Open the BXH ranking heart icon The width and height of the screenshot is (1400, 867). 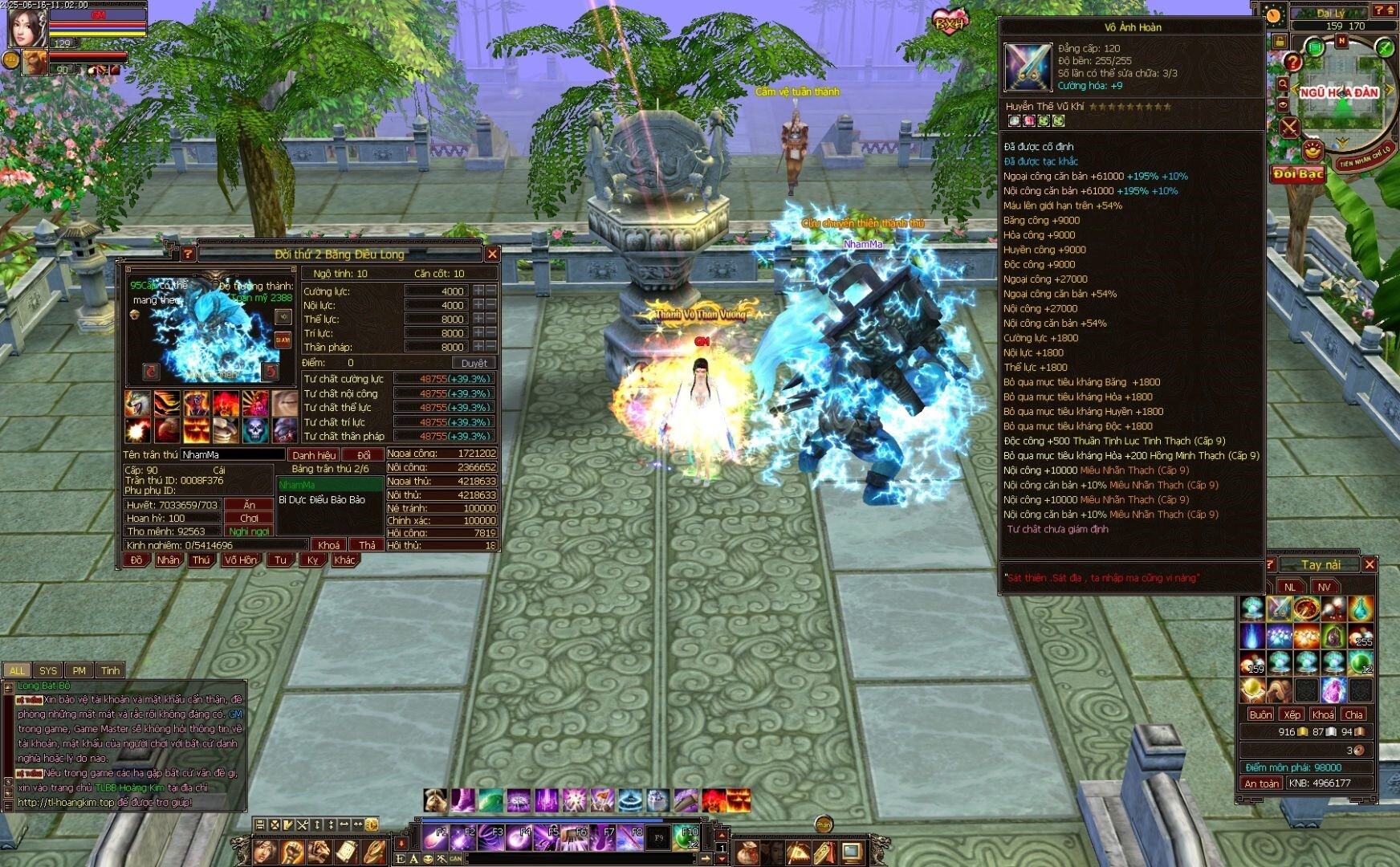[950, 22]
